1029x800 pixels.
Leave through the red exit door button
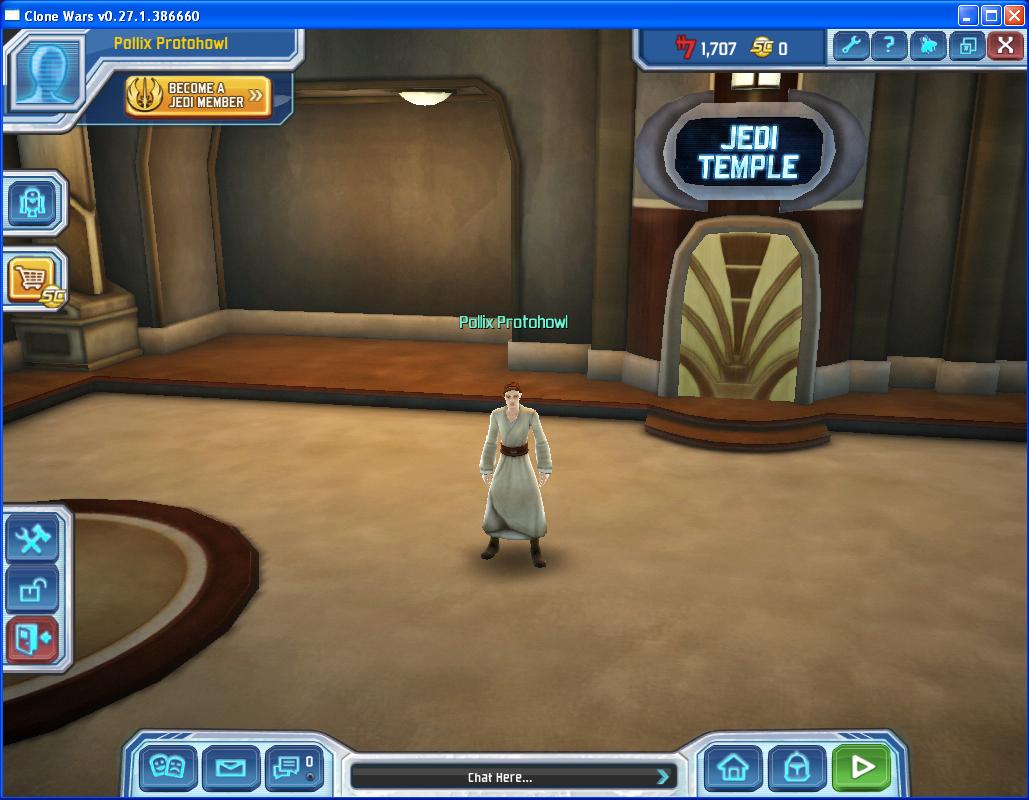pyautogui.click(x=33, y=639)
